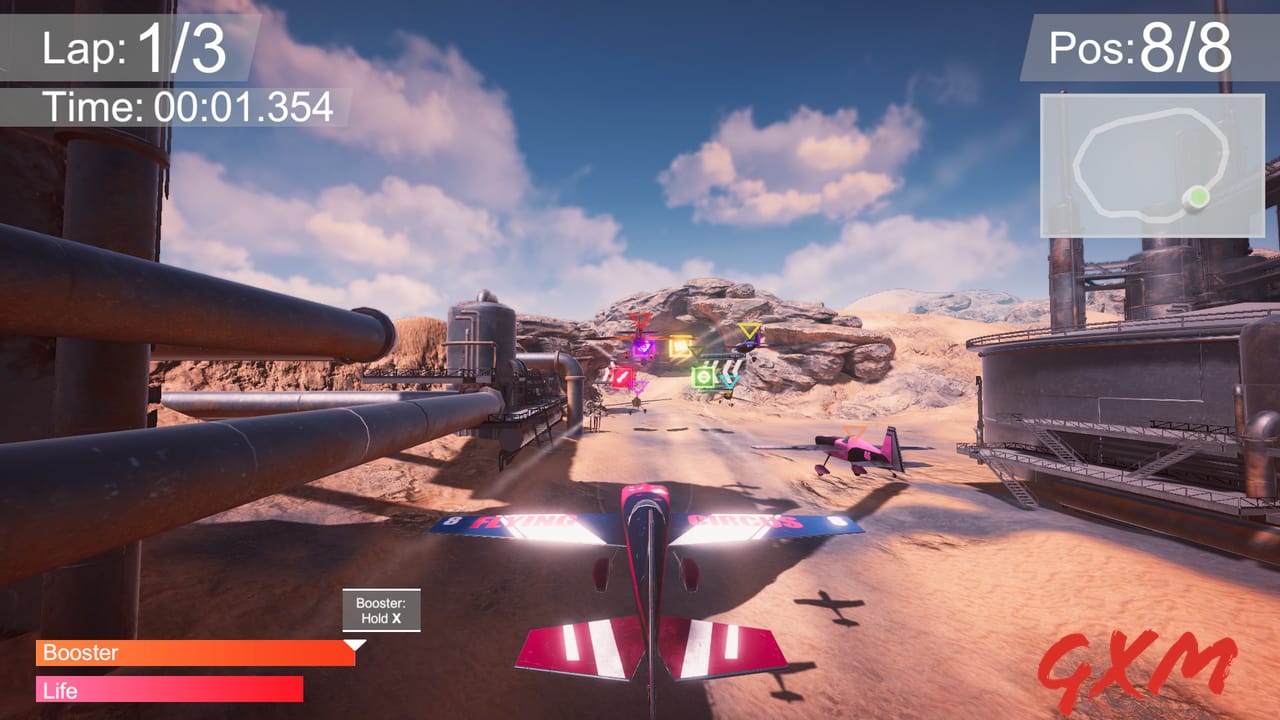Grab the golden power-up cube
This screenshot has width=1280, height=720.
(680, 345)
